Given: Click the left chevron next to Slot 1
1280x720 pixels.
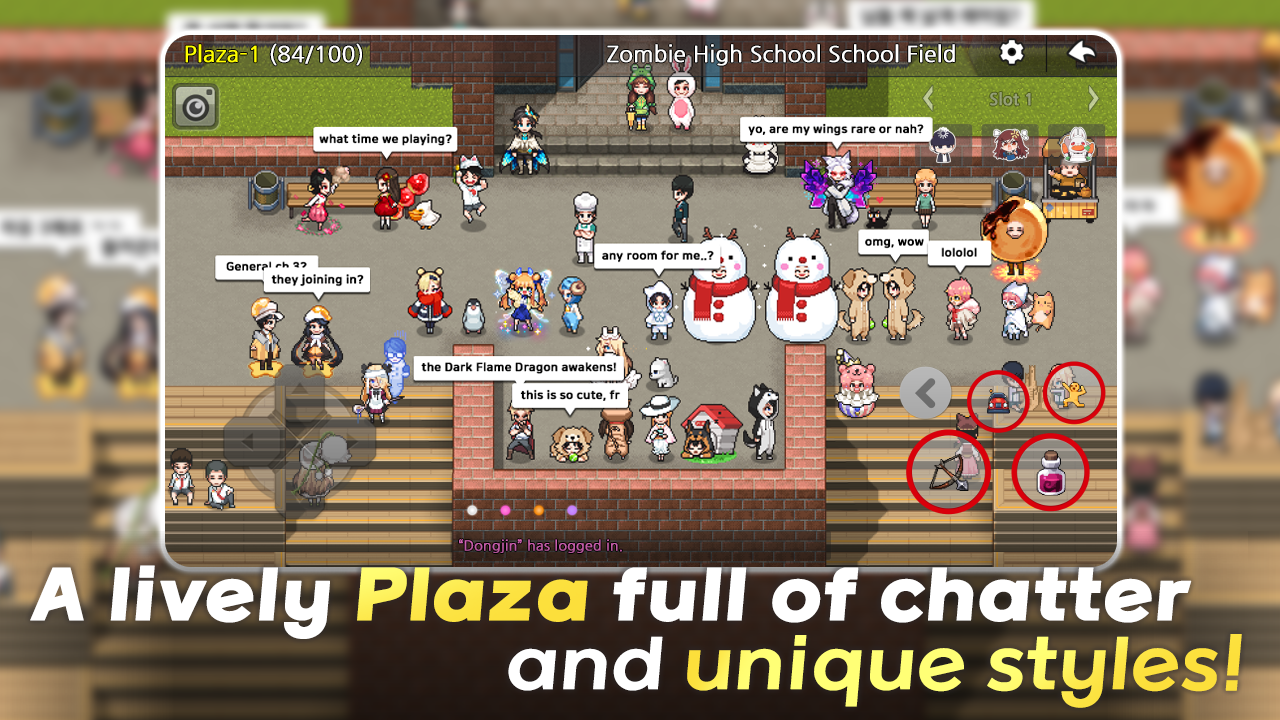Looking at the screenshot, I should coord(928,99).
